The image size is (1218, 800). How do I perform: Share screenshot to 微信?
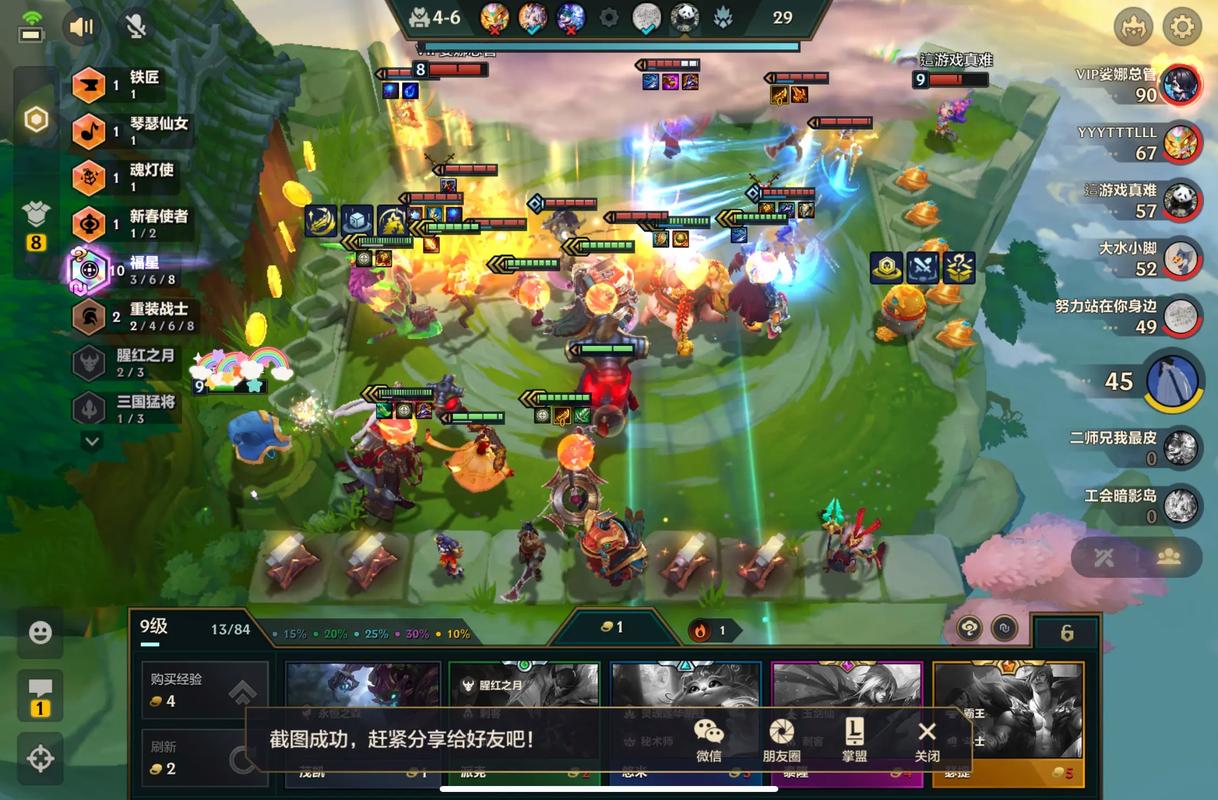pos(708,740)
